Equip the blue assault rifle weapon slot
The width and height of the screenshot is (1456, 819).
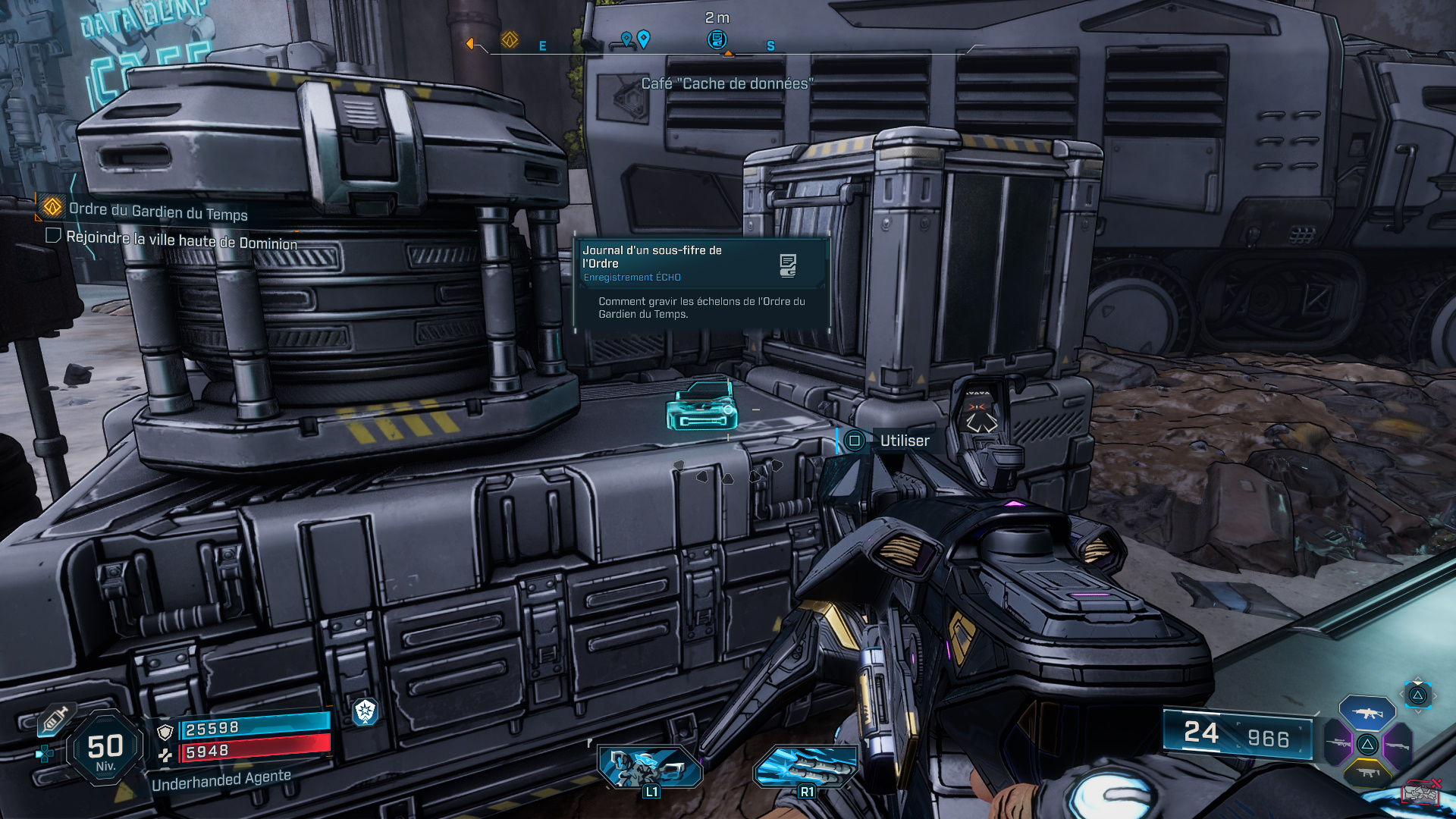[x=1367, y=713]
